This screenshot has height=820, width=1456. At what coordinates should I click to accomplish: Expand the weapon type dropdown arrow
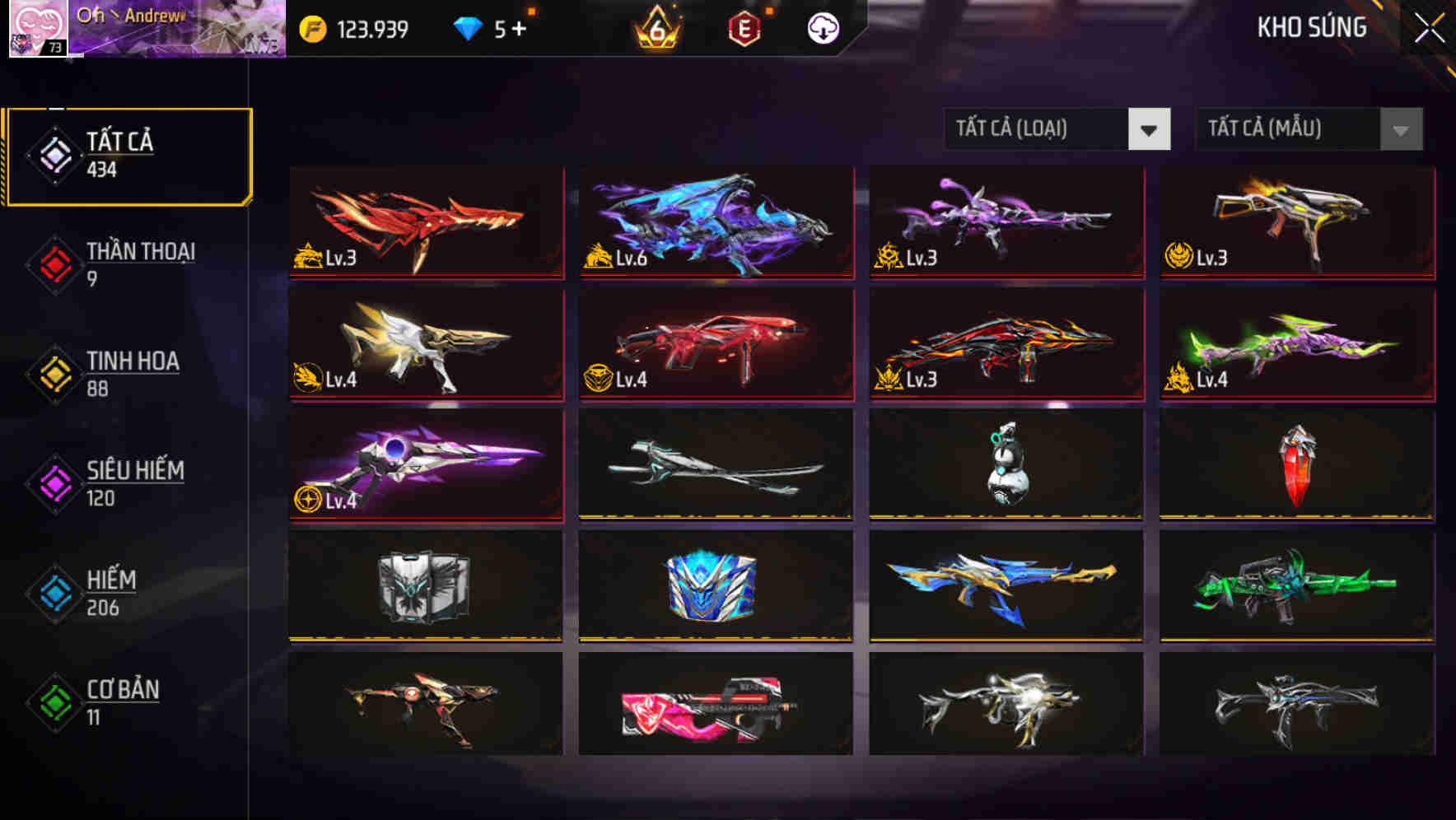(1150, 129)
